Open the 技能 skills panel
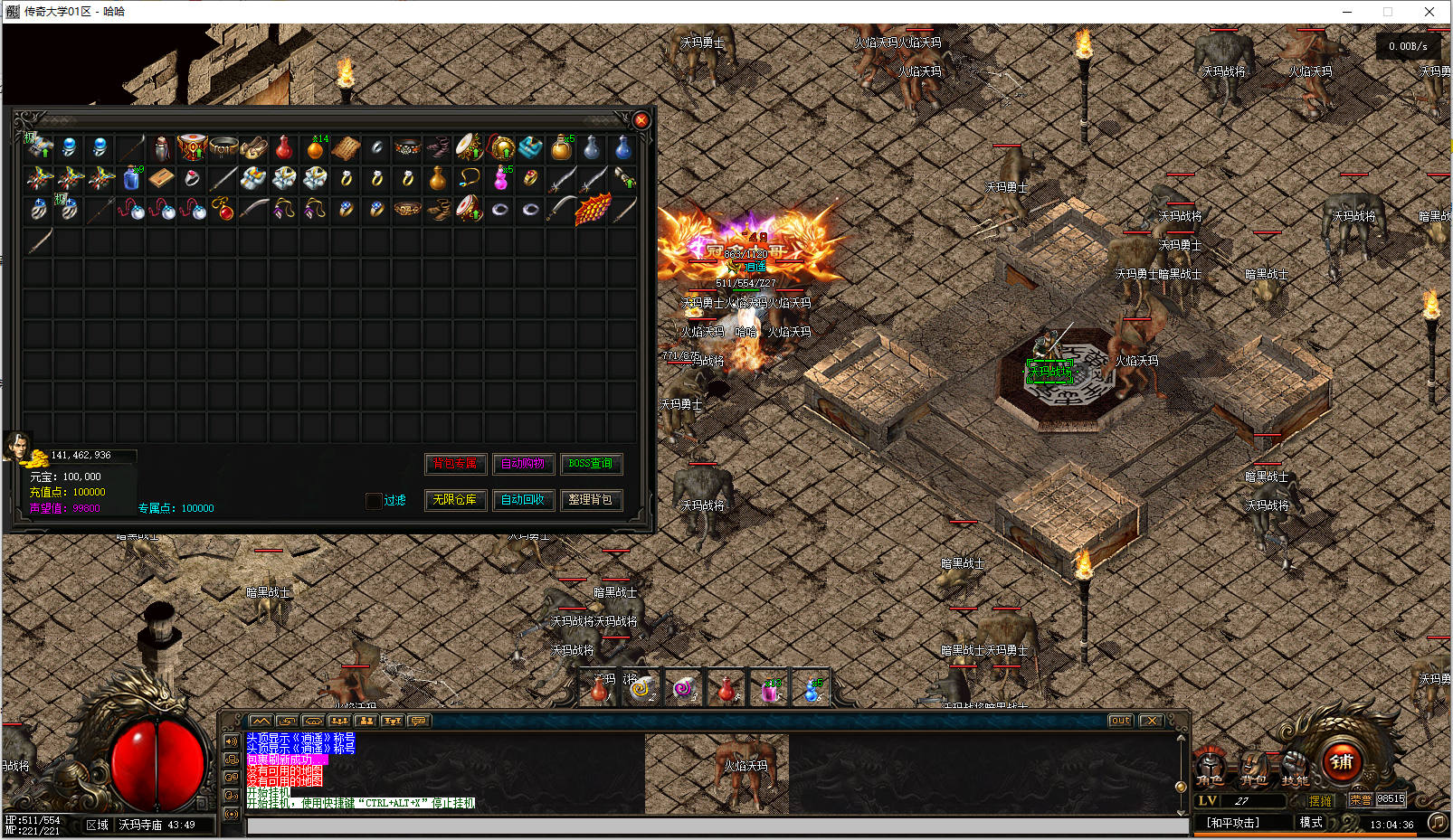Viewport: 1453px width, 840px height. (1295, 768)
